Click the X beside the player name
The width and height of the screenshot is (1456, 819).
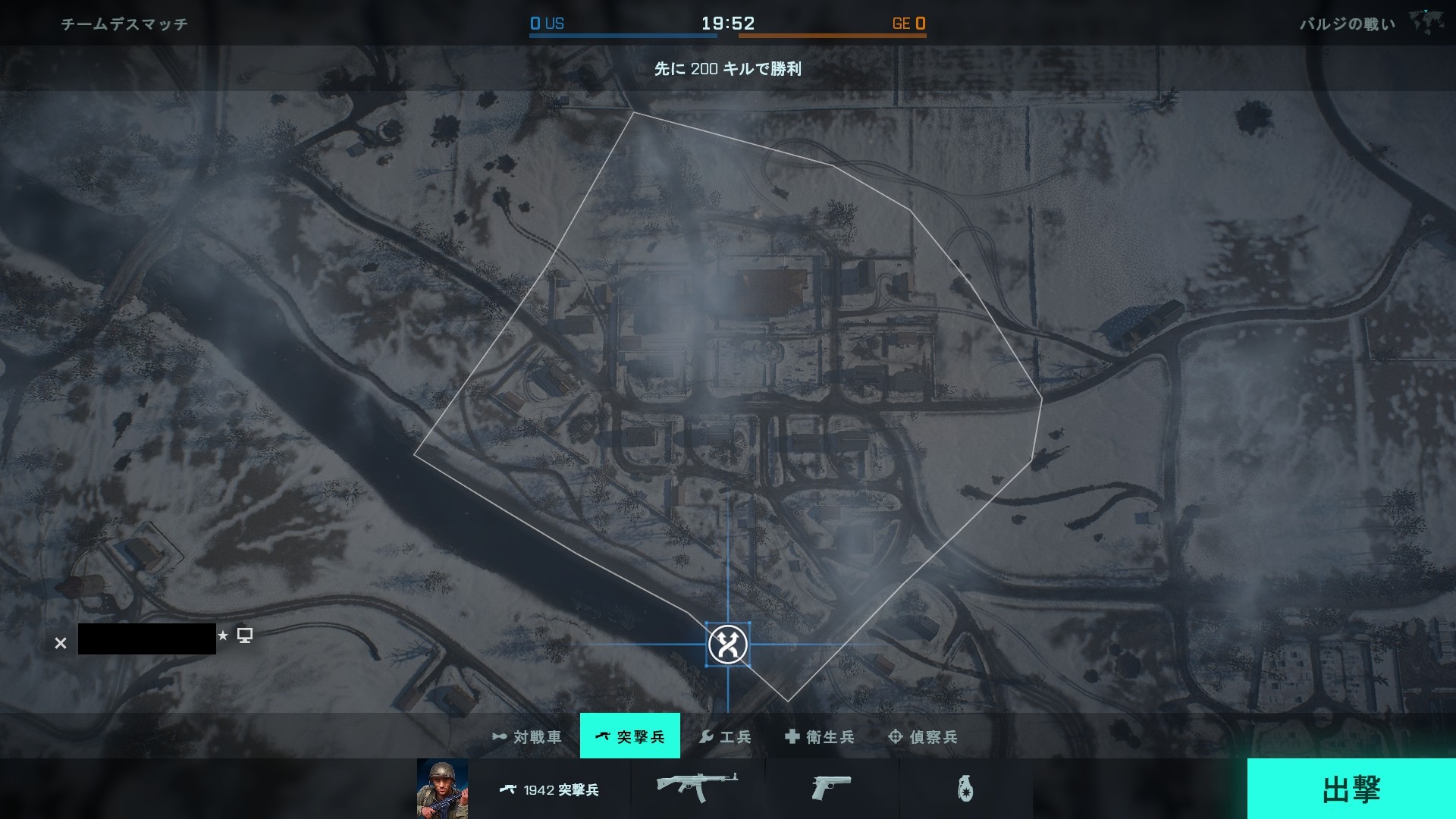point(61,643)
